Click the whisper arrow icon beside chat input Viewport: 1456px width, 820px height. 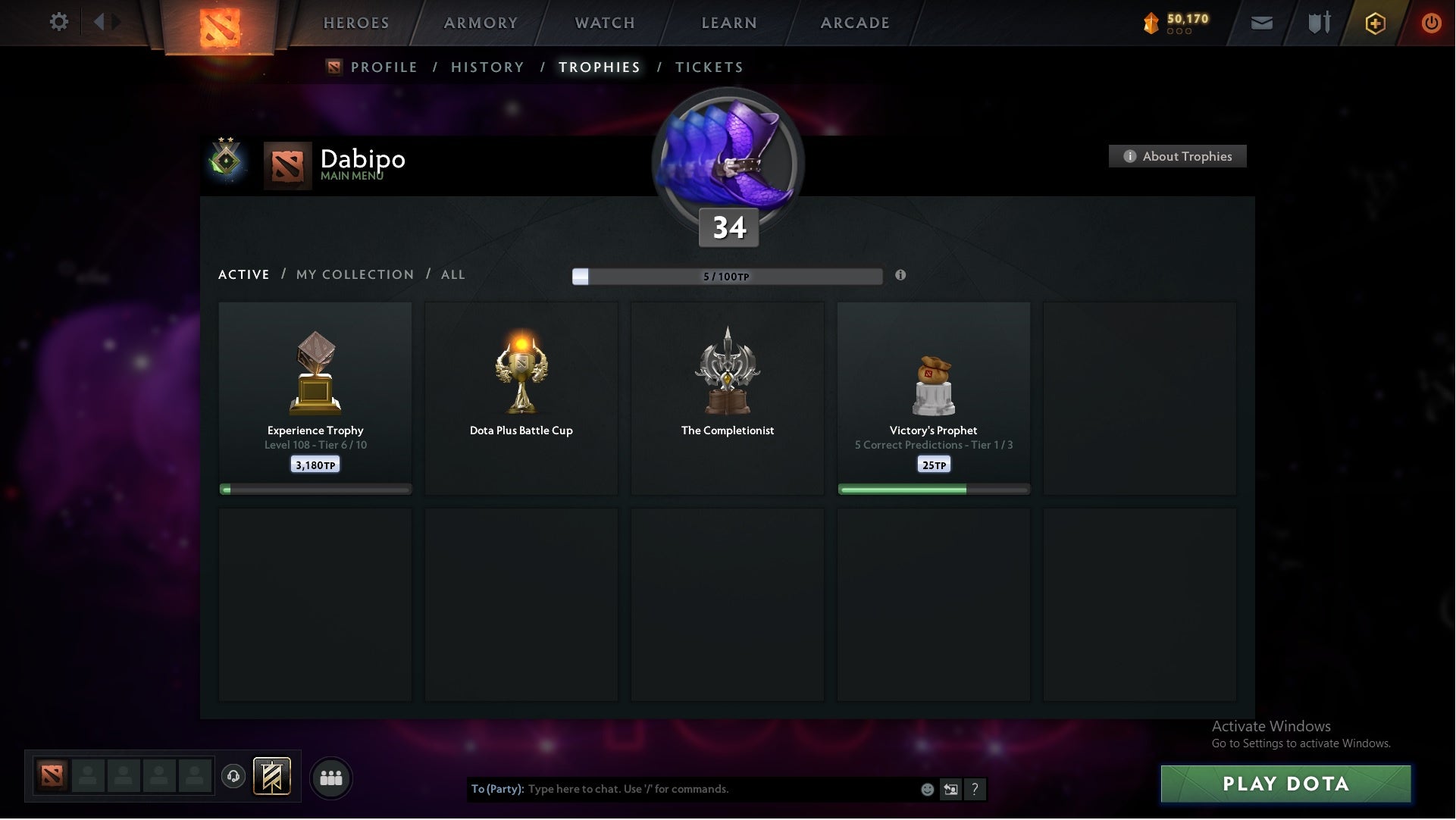point(952,789)
